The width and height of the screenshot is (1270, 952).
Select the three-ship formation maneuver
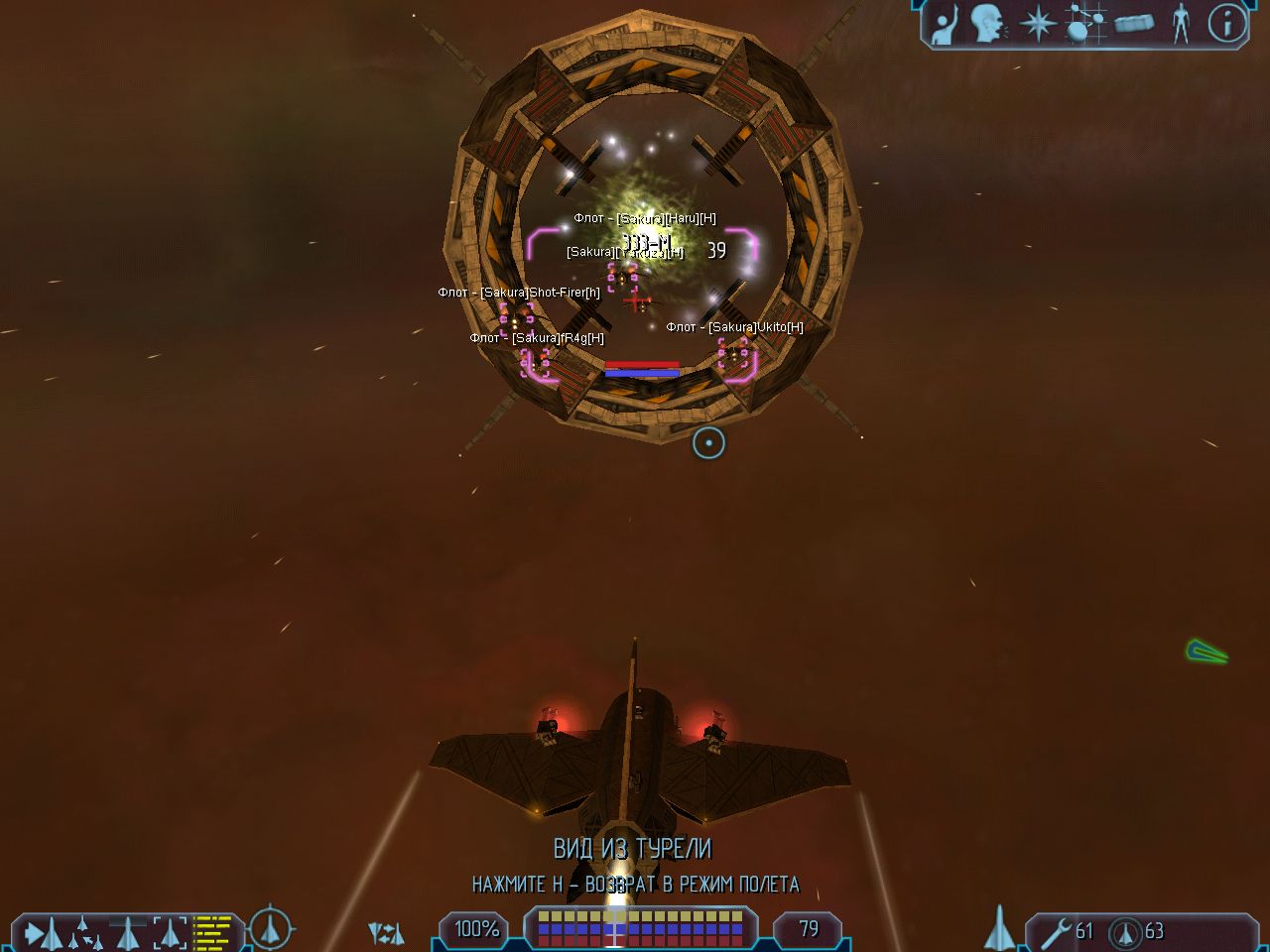tap(84, 932)
